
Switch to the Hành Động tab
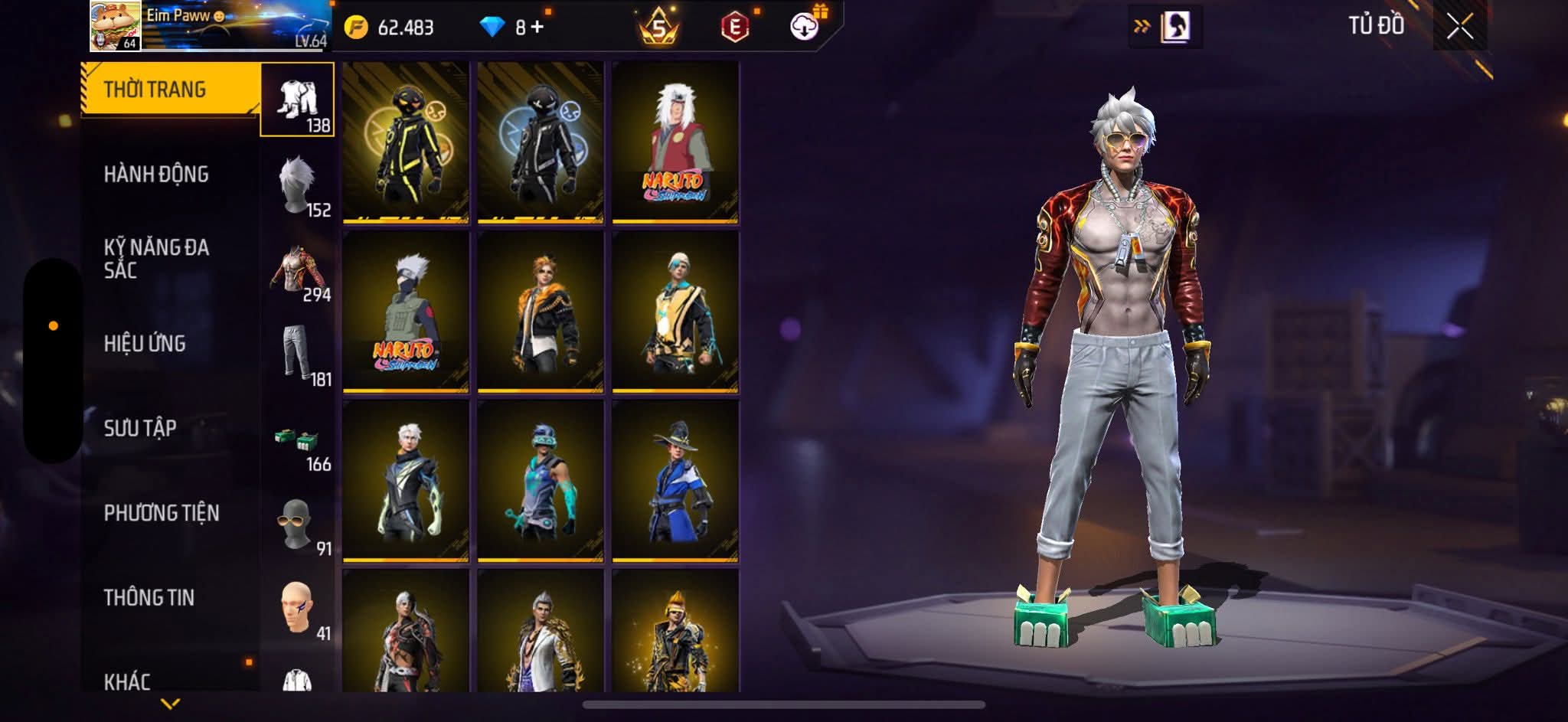point(156,175)
